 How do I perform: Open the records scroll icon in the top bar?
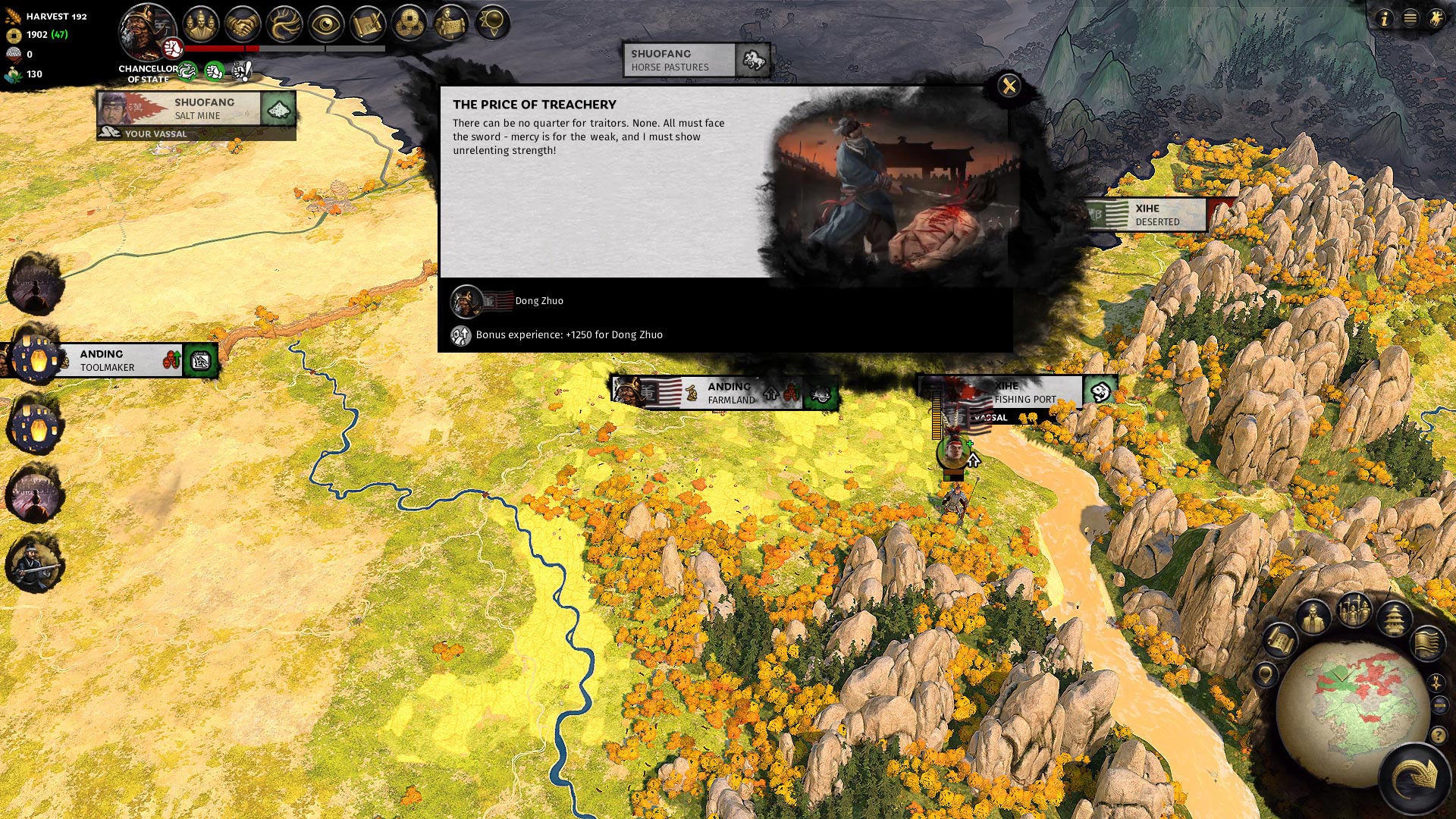366,24
